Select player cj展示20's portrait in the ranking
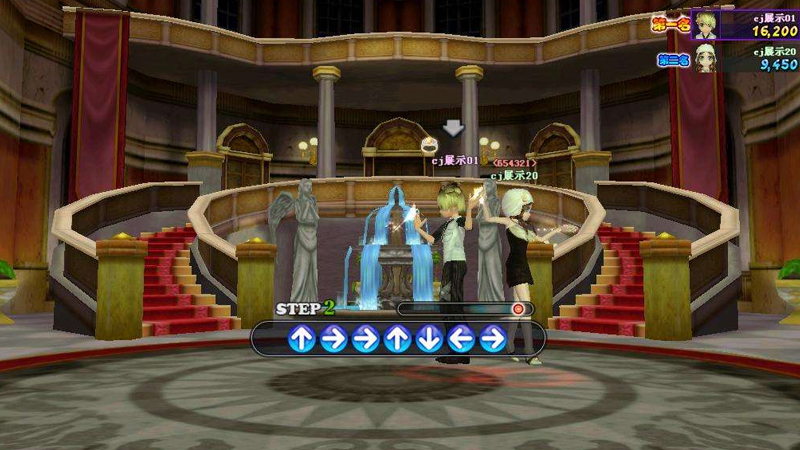The height and width of the screenshot is (450, 800). 708,59
